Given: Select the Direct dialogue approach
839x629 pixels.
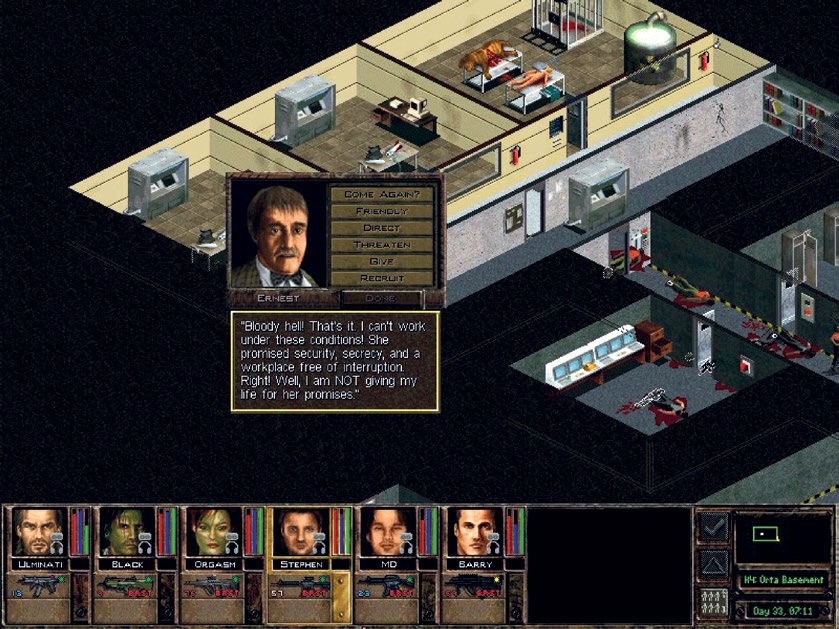Looking at the screenshot, I should coord(382,228).
